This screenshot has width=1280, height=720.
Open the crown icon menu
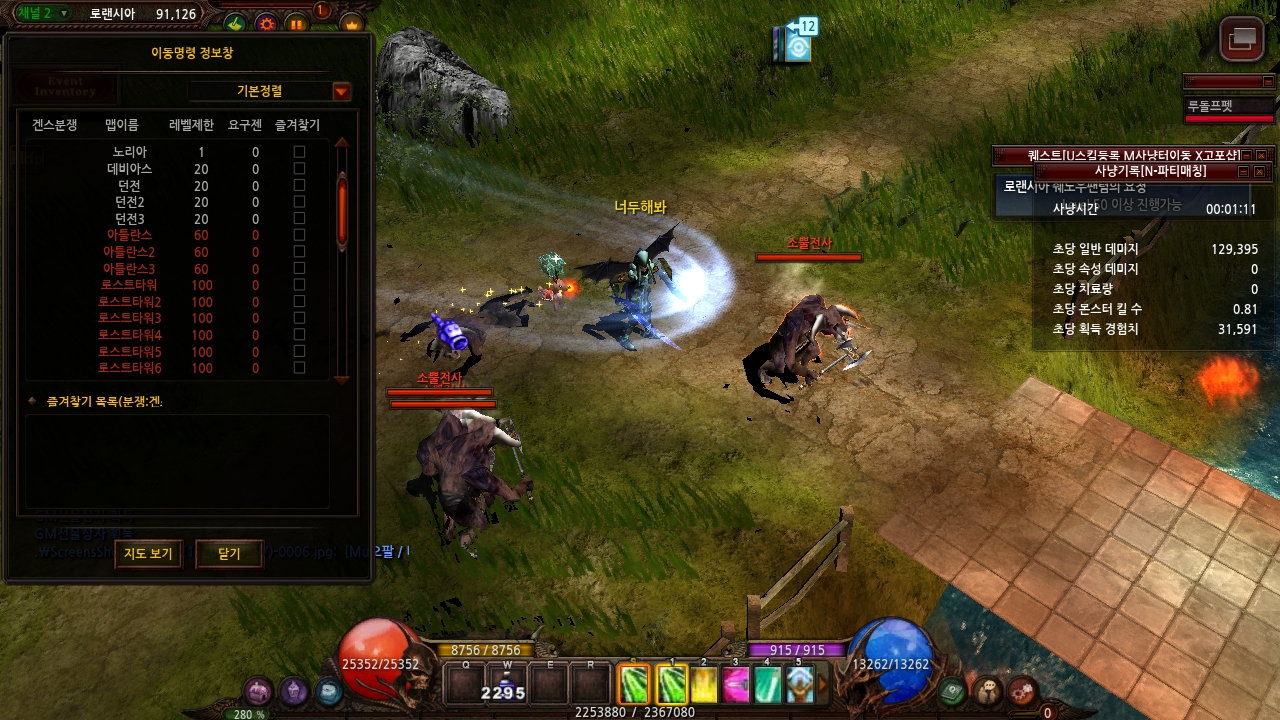[x=352, y=23]
